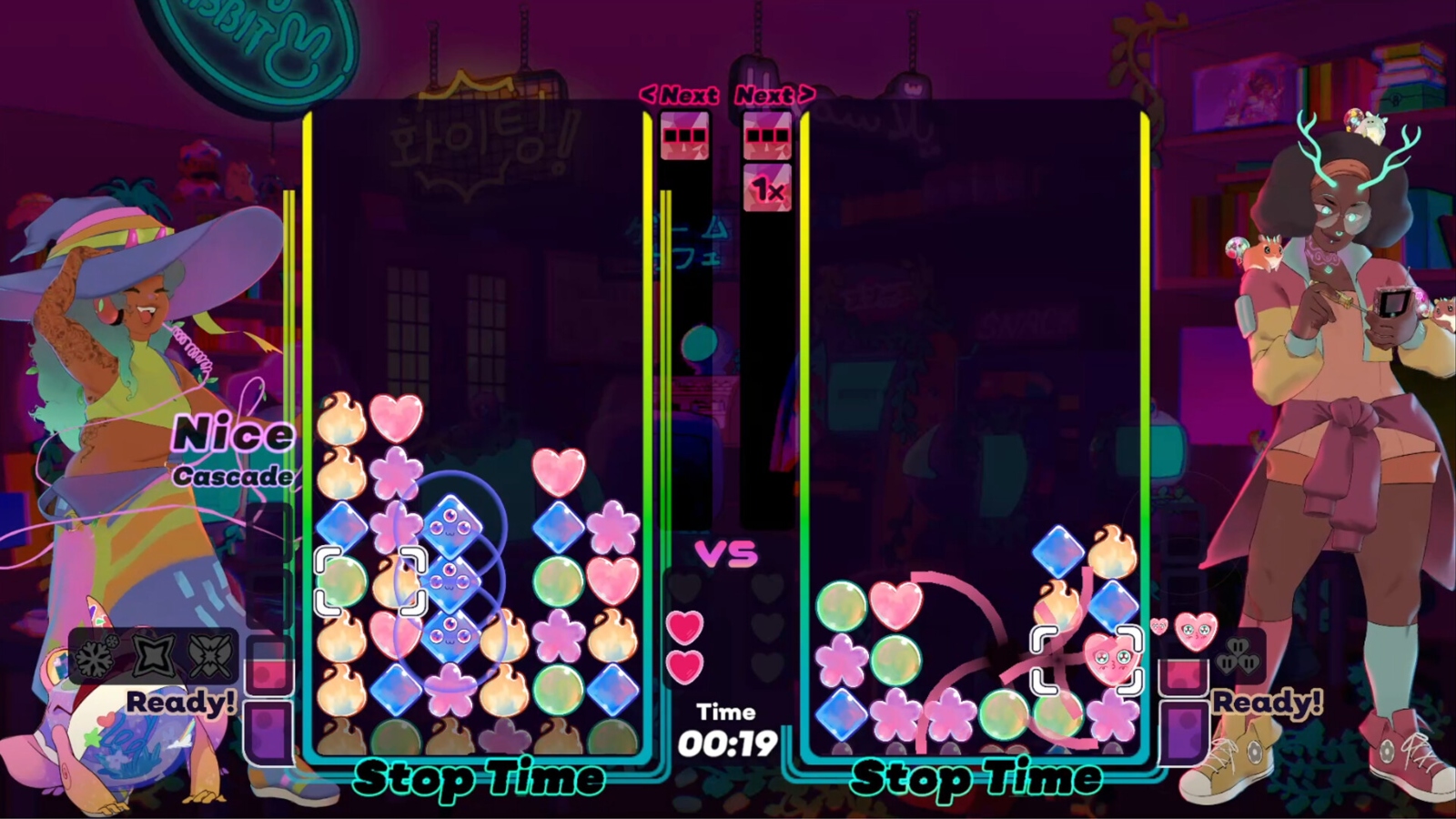Open the triple-block piece preview at queue top
Screen dimensions: 1456x819
coord(684,135)
